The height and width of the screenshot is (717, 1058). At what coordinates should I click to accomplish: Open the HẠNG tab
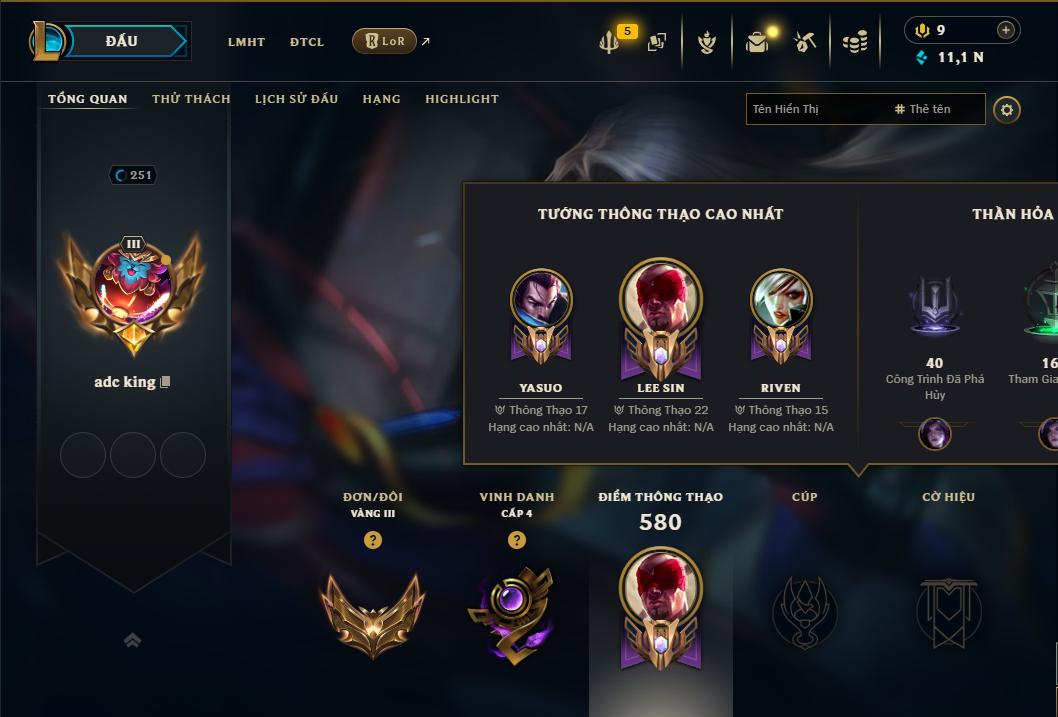click(381, 99)
